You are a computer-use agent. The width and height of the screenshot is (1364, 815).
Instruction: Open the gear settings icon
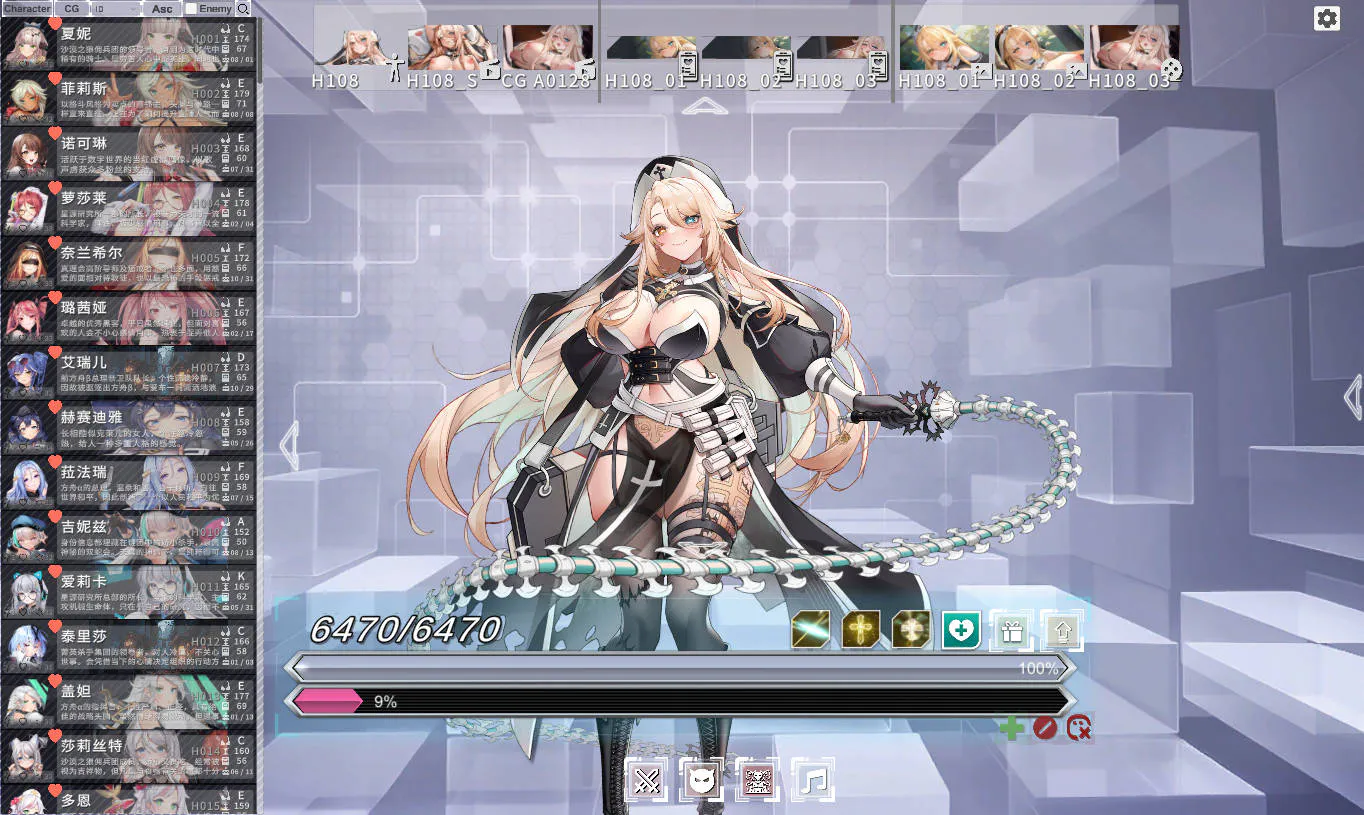[x=1327, y=18]
